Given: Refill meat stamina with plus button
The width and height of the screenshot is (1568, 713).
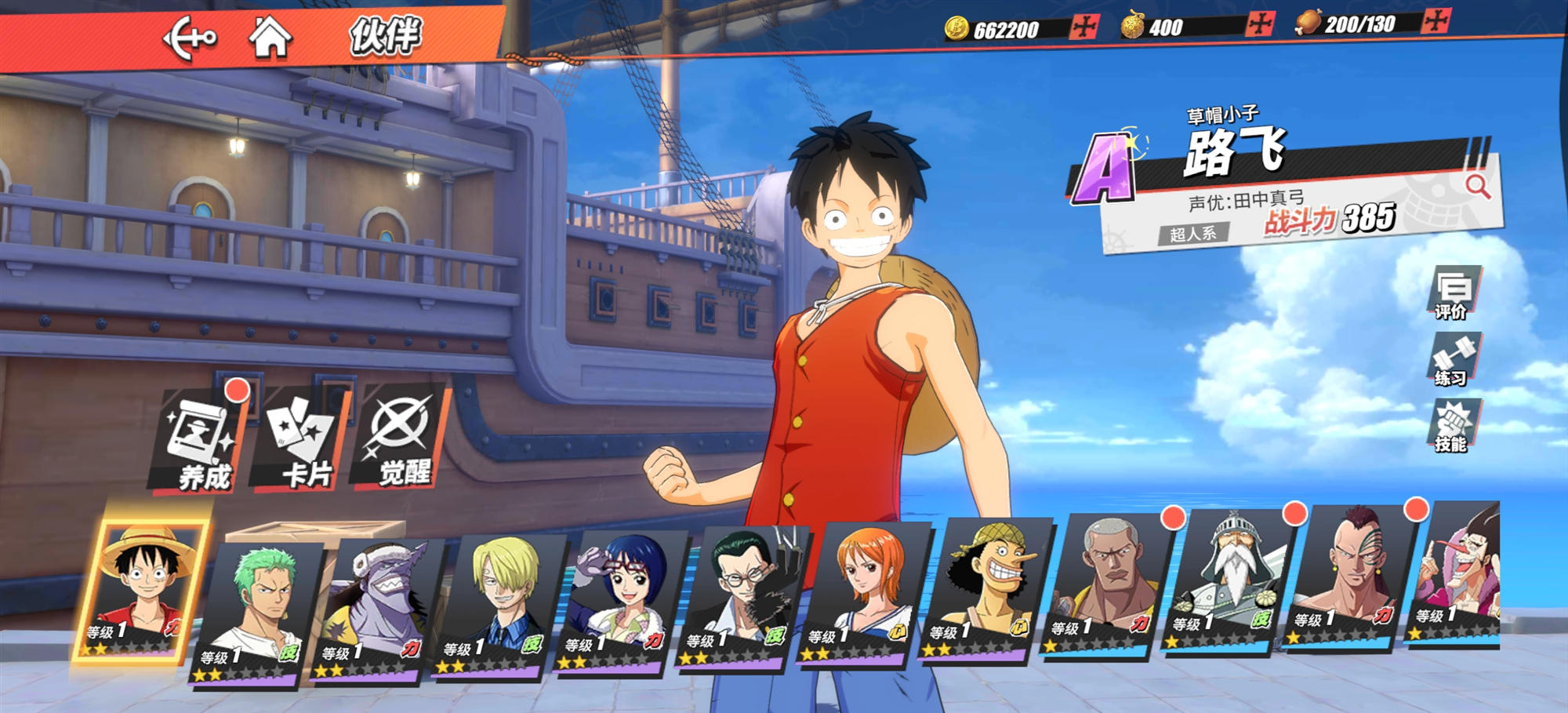Looking at the screenshot, I should pyautogui.click(x=1436, y=21).
